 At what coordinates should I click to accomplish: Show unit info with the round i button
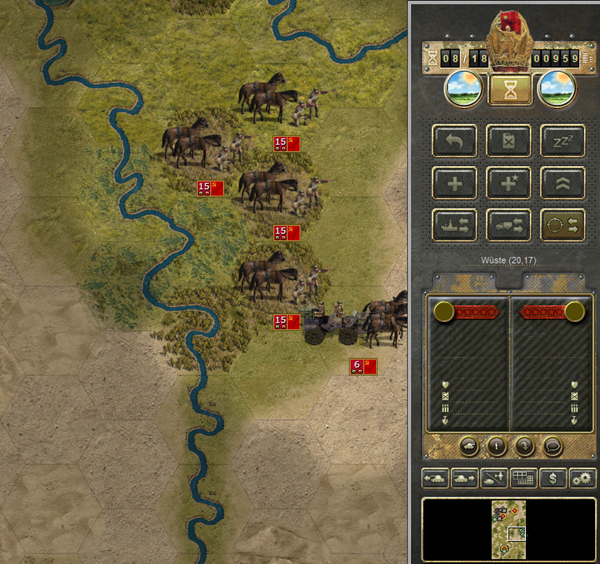tap(496, 445)
